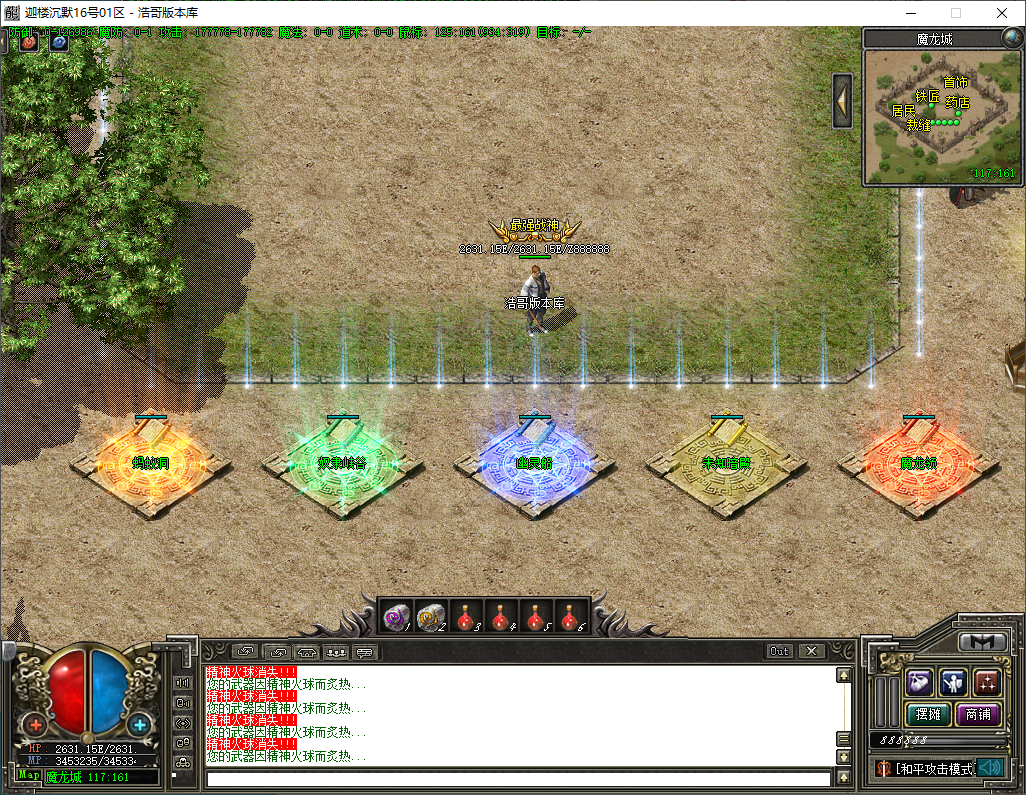
Task: Click the red plus button on the health orb
Action: [x=36, y=724]
